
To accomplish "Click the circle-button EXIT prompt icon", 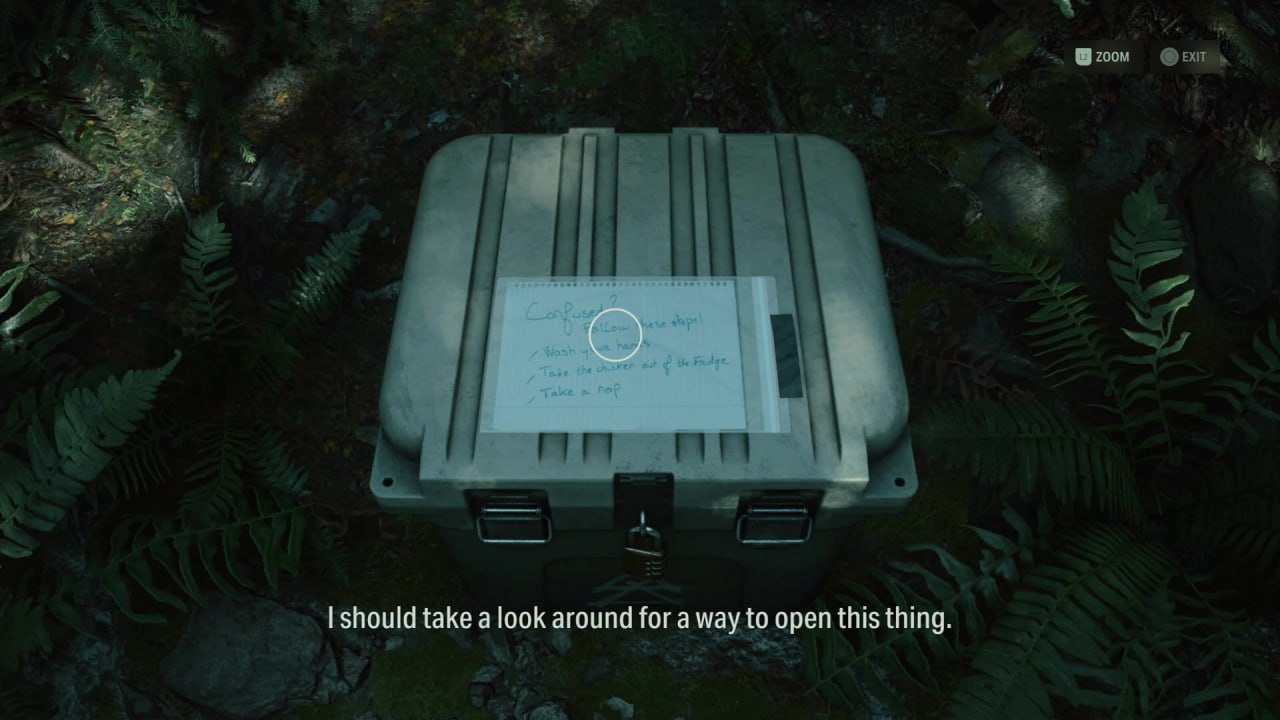I will point(1168,57).
